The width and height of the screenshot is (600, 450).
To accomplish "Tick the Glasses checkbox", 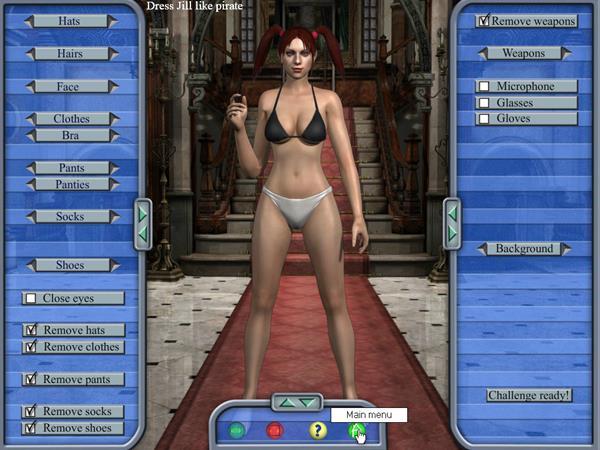I will tap(485, 103).
